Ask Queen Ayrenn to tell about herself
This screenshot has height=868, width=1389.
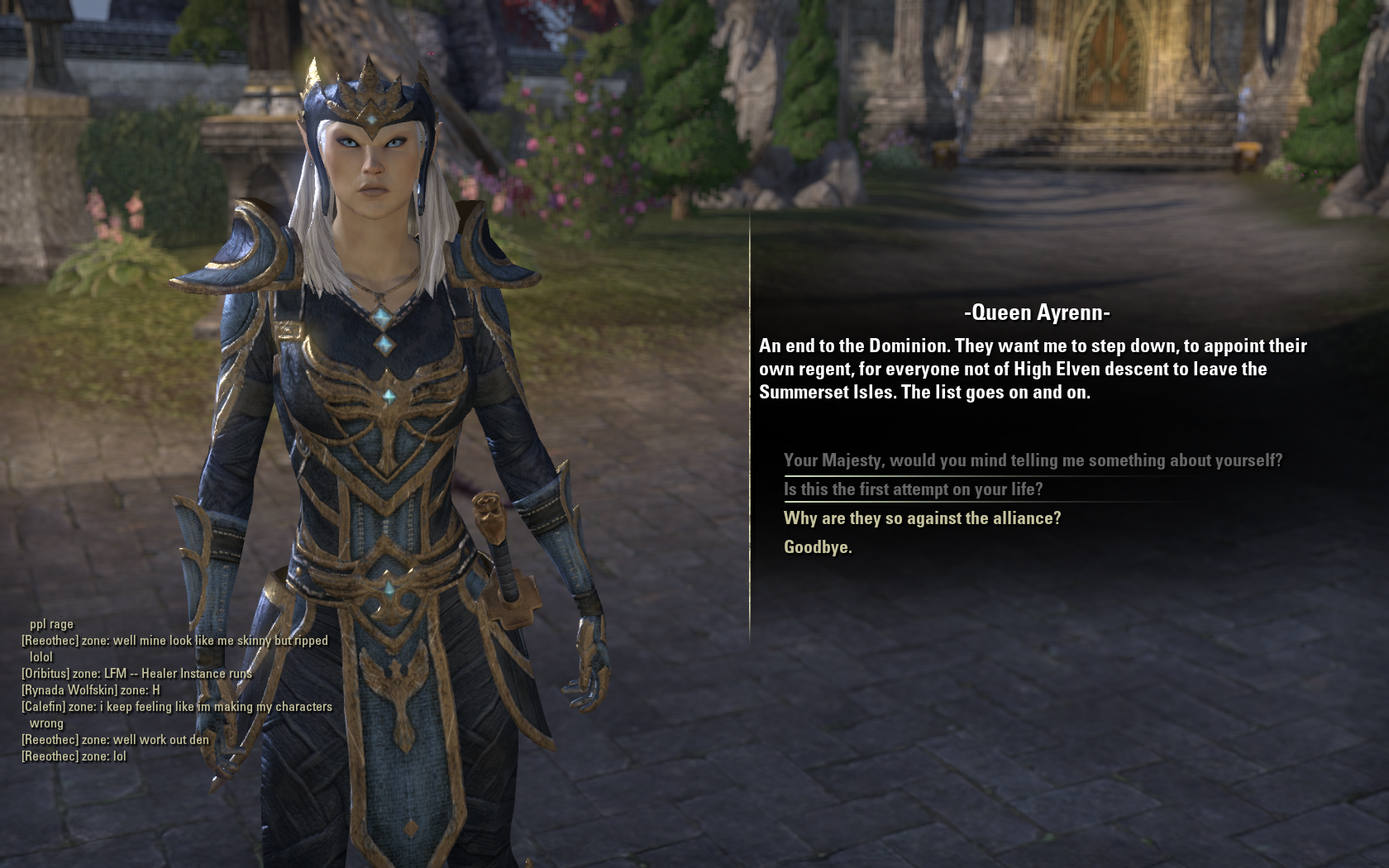(1033, 460)
